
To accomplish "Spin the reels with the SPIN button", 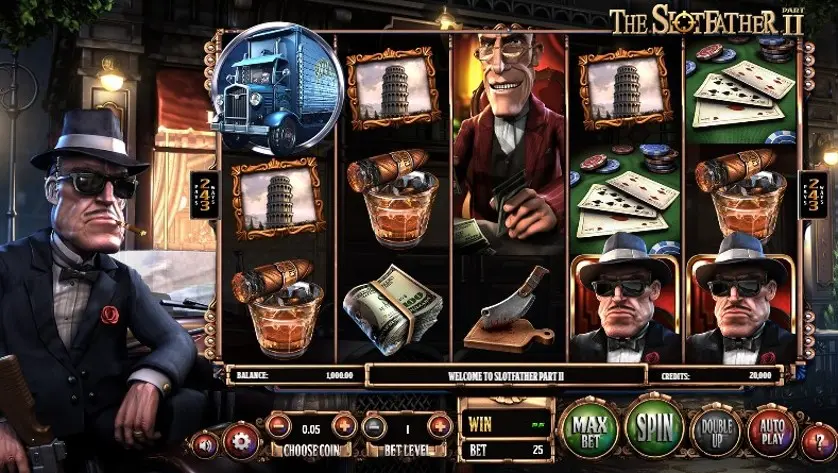I will click(x=654, y=427).
